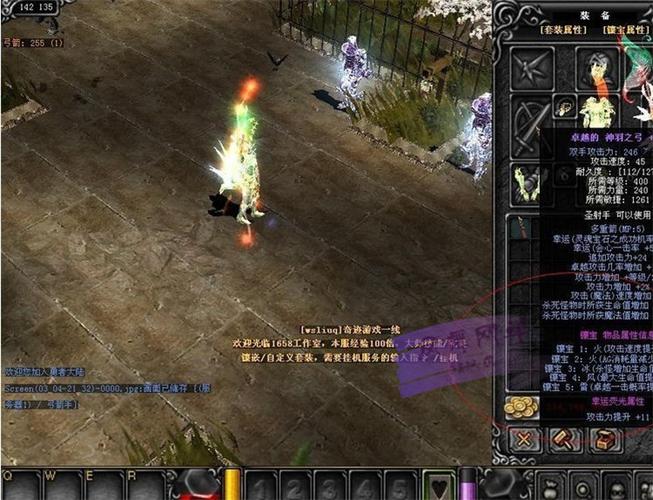
Task: Choose skill slot number 1
Action: [x=262, y=486]
